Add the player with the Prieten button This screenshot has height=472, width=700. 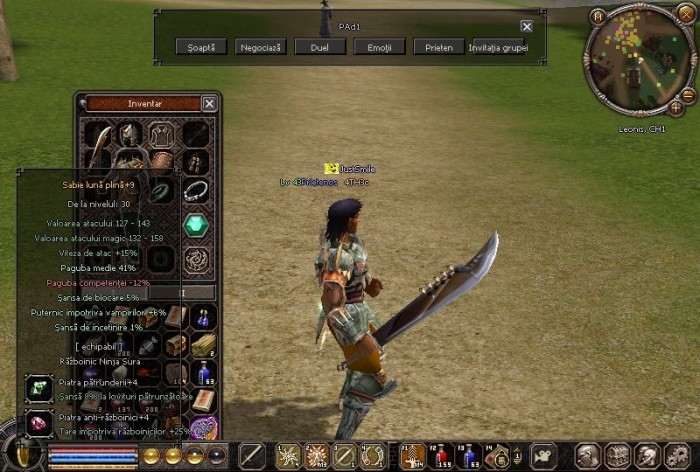[x=440, y=47]
